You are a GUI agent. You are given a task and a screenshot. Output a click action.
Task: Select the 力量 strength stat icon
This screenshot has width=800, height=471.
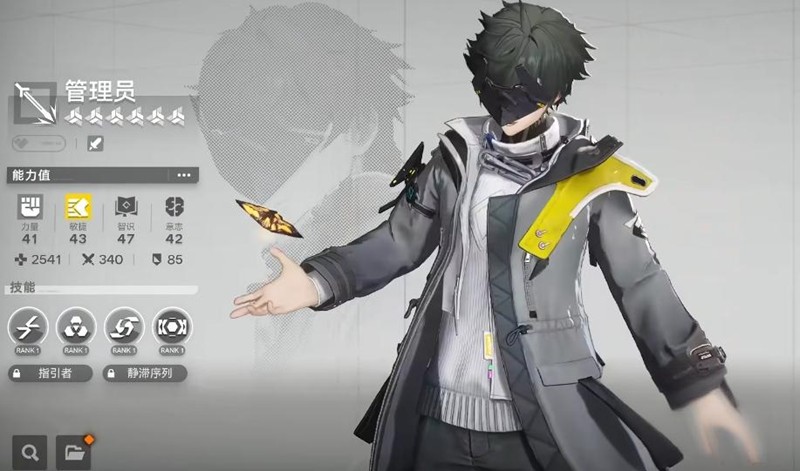pyautogui.click(x=30, y=207)
